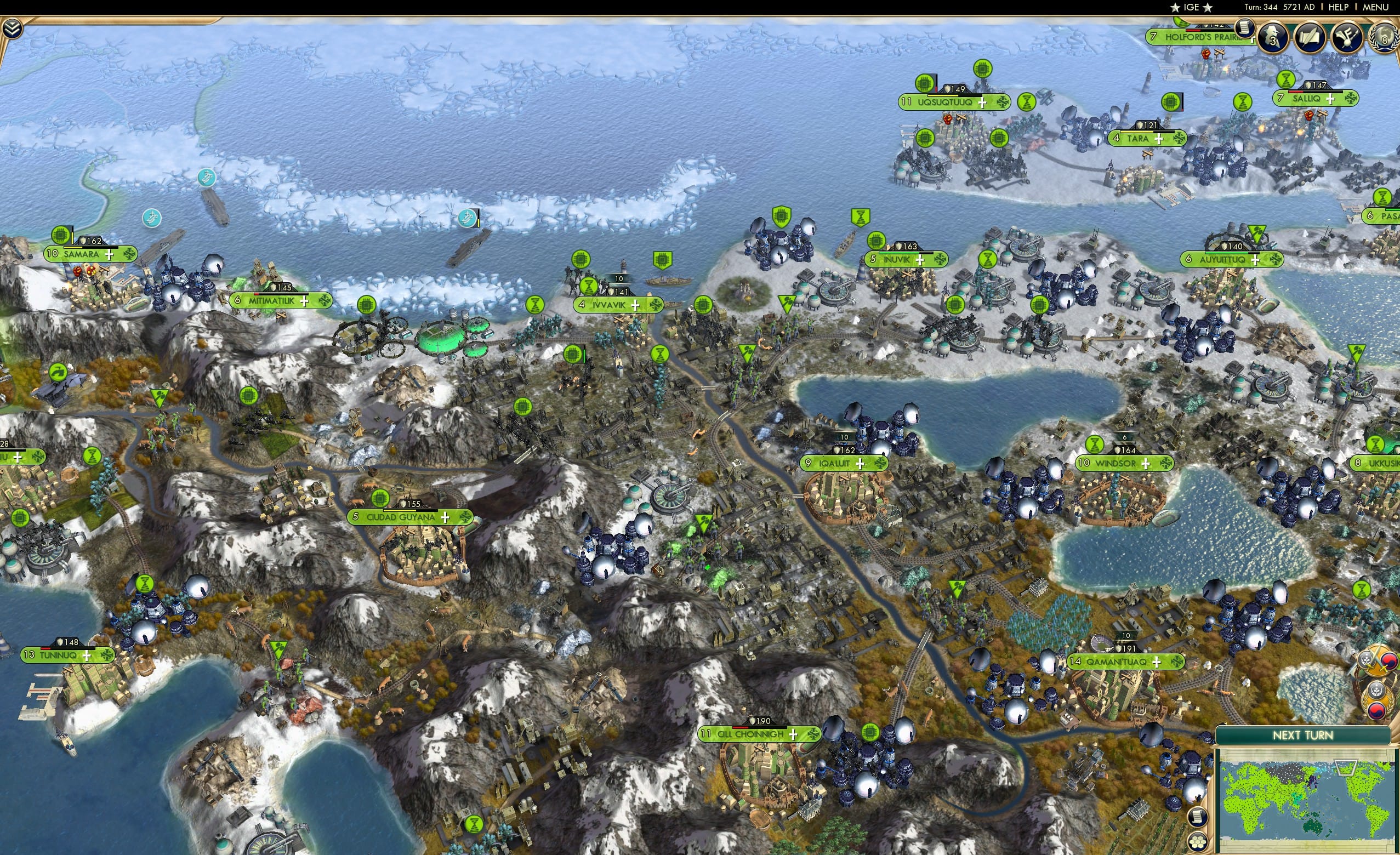Expand Iqaluit's city banner with the plus

(x=861, y=465)
